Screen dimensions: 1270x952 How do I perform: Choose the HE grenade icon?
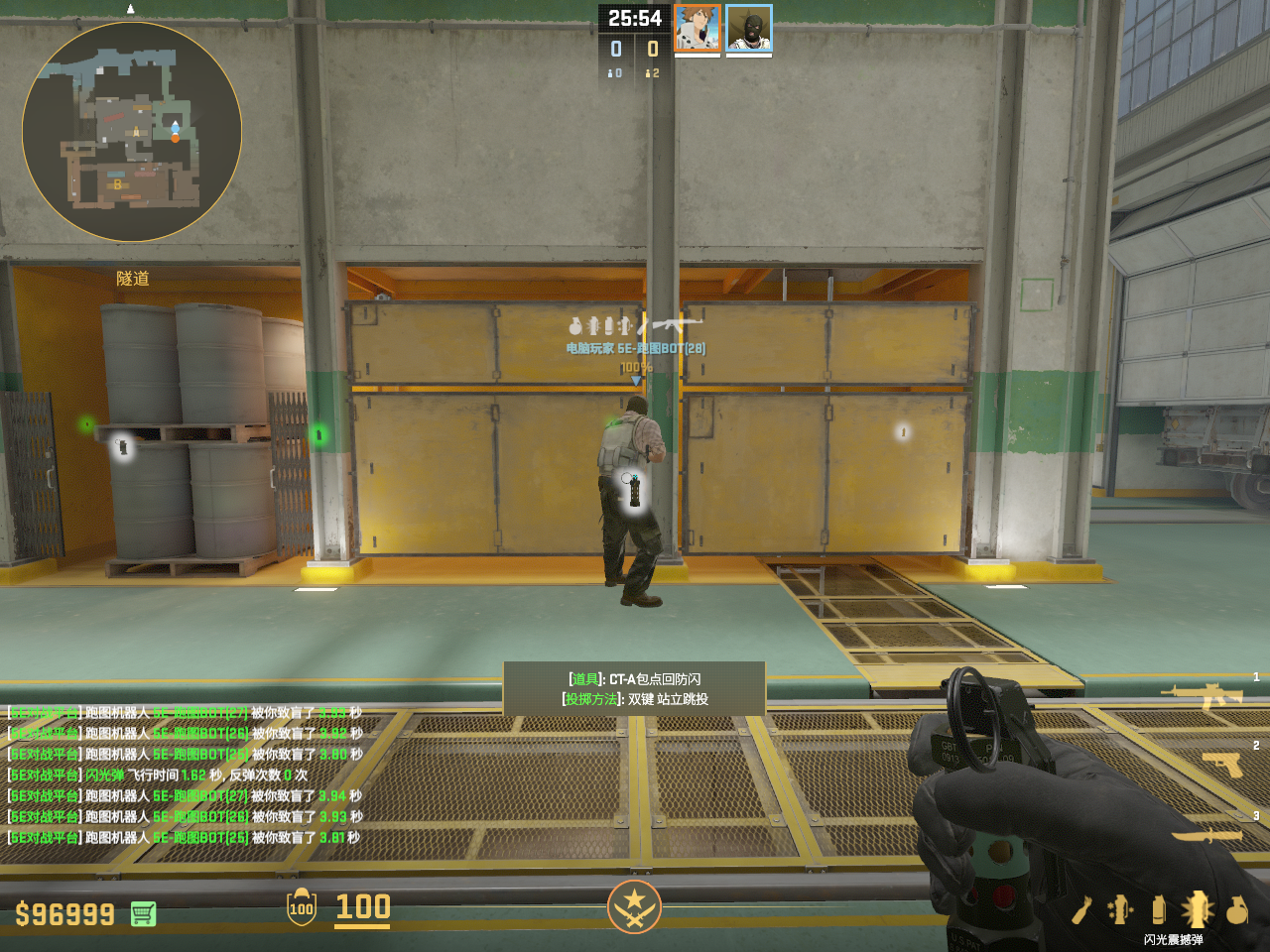click(x=1236, y=909)
